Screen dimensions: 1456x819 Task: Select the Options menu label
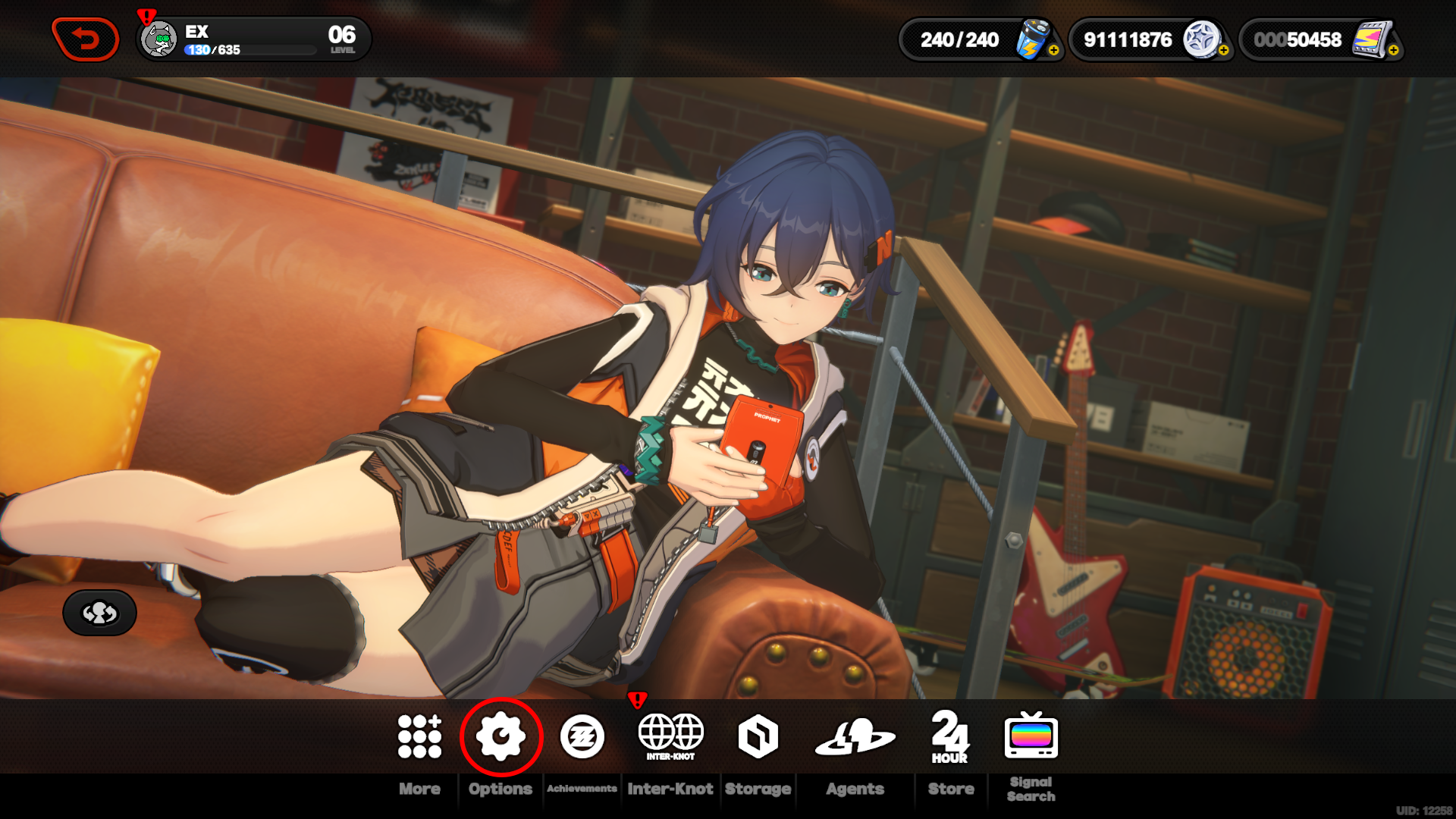click(500, 789)
